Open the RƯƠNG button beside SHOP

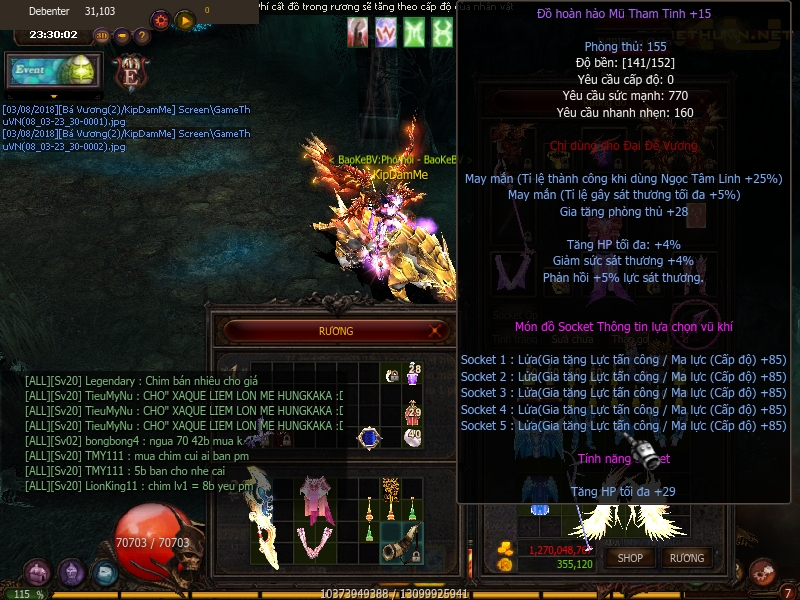687,558
